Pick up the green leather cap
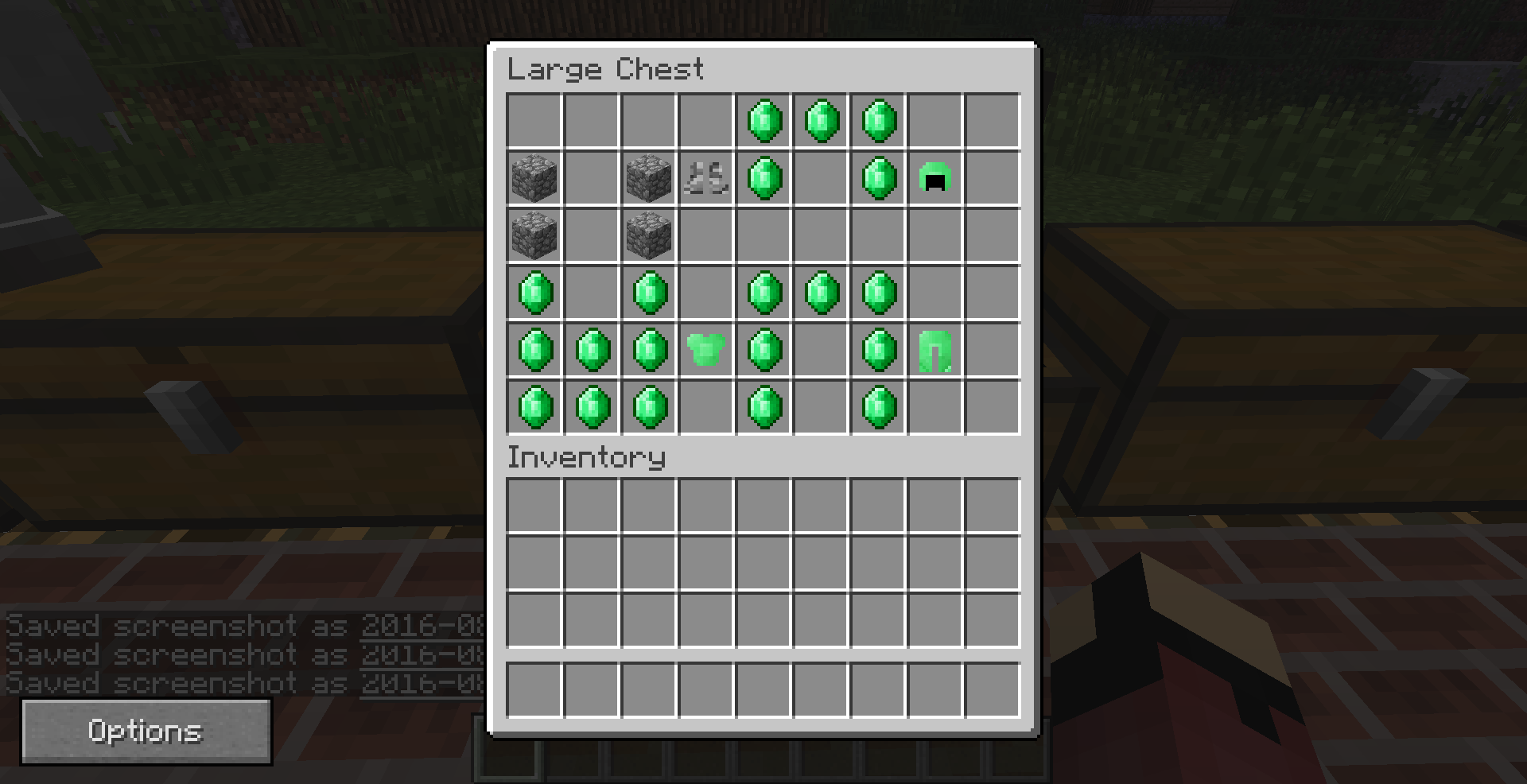 [935, 177]
